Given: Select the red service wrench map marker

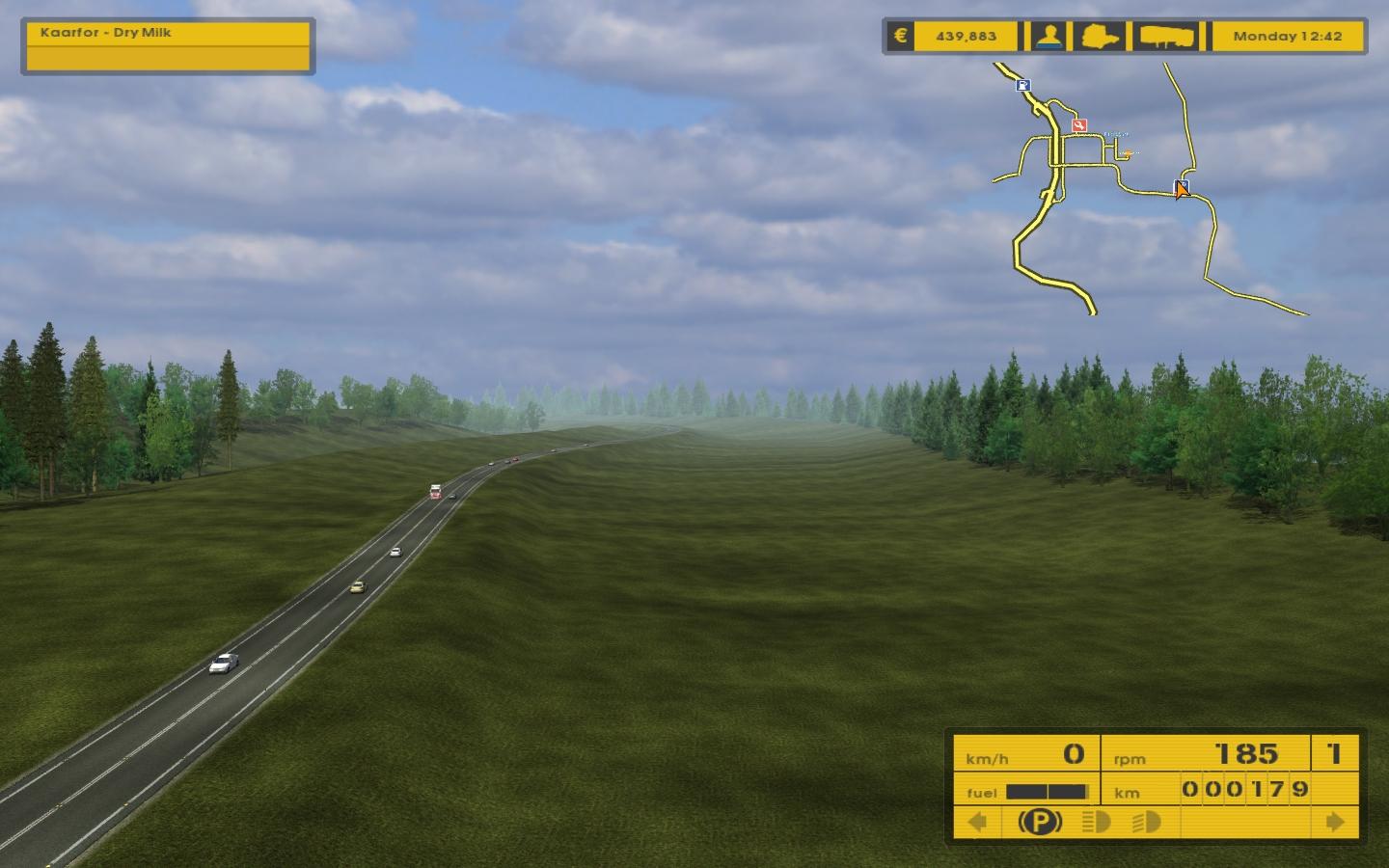Looking at the screenshot, I should (1080, 124).
